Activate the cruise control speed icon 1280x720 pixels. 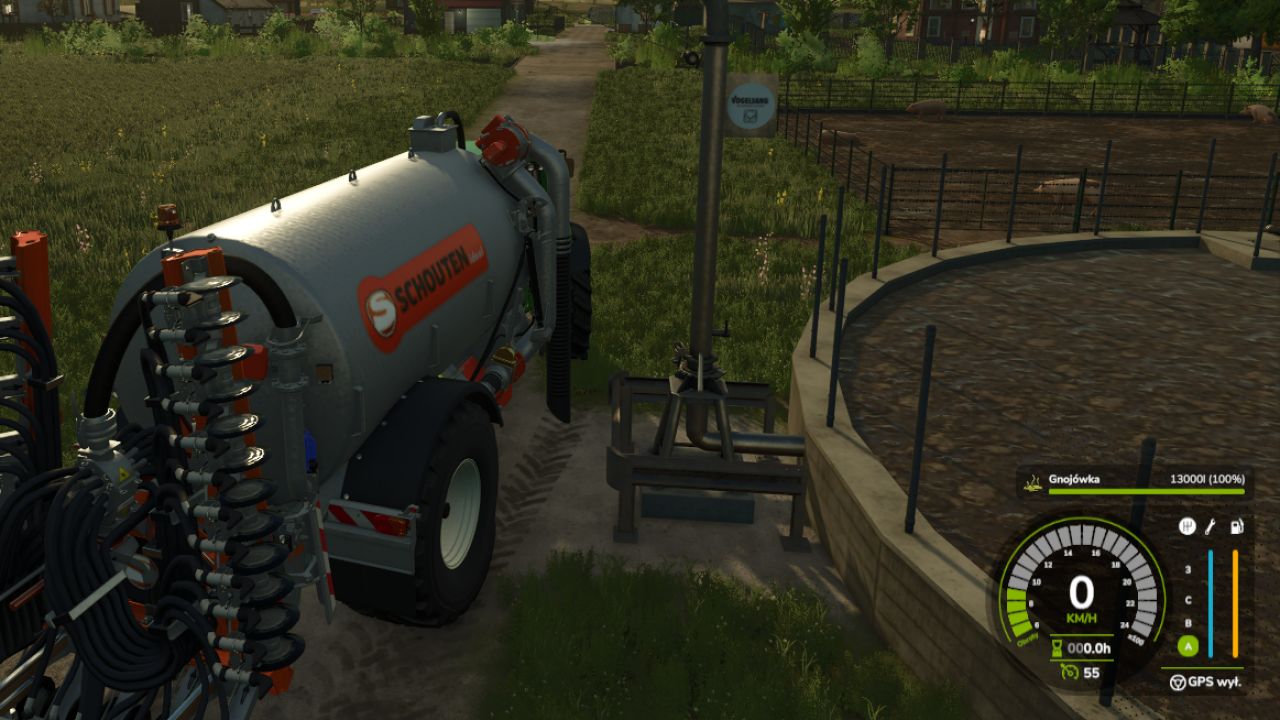coord(1067,673)
